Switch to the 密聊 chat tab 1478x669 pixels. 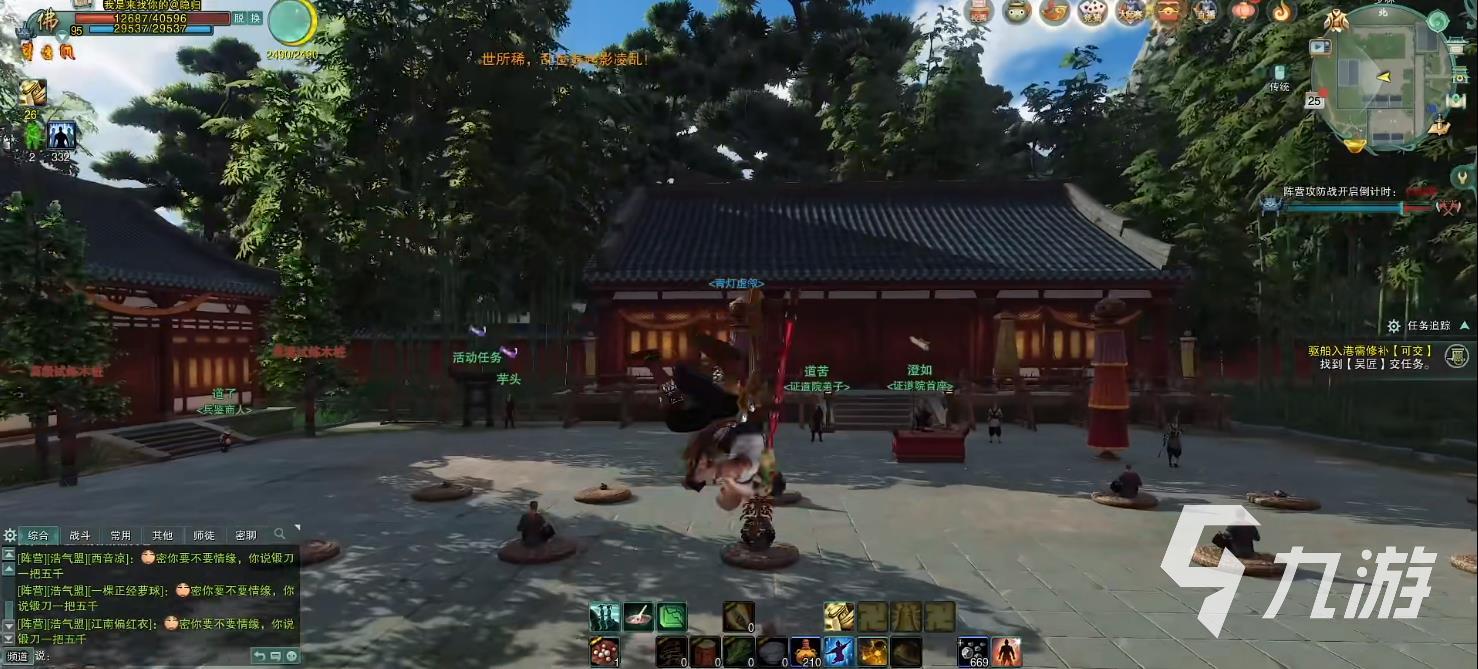coord(245,535)
